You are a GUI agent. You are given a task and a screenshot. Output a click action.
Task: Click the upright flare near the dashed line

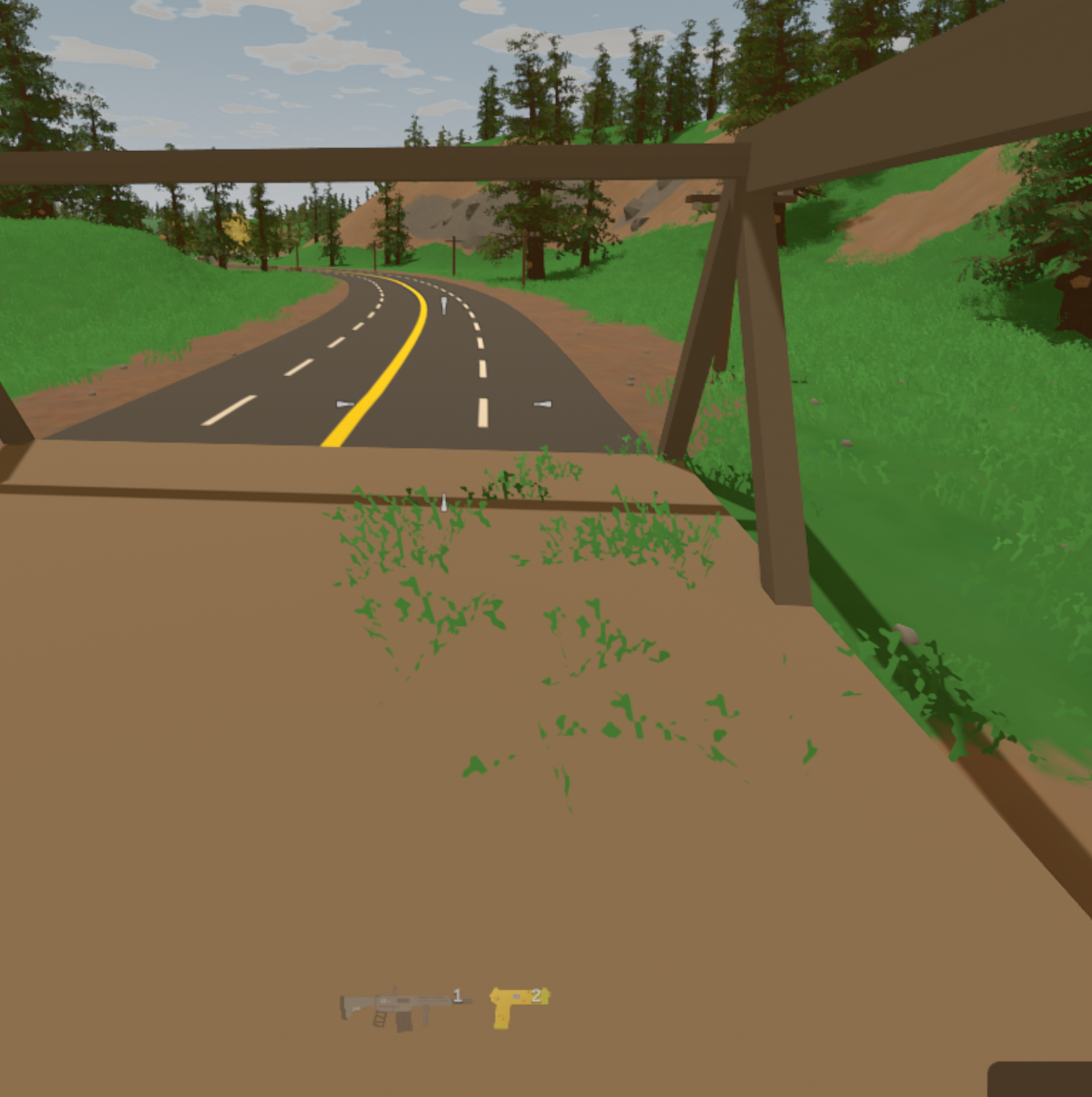coord(444,306)
